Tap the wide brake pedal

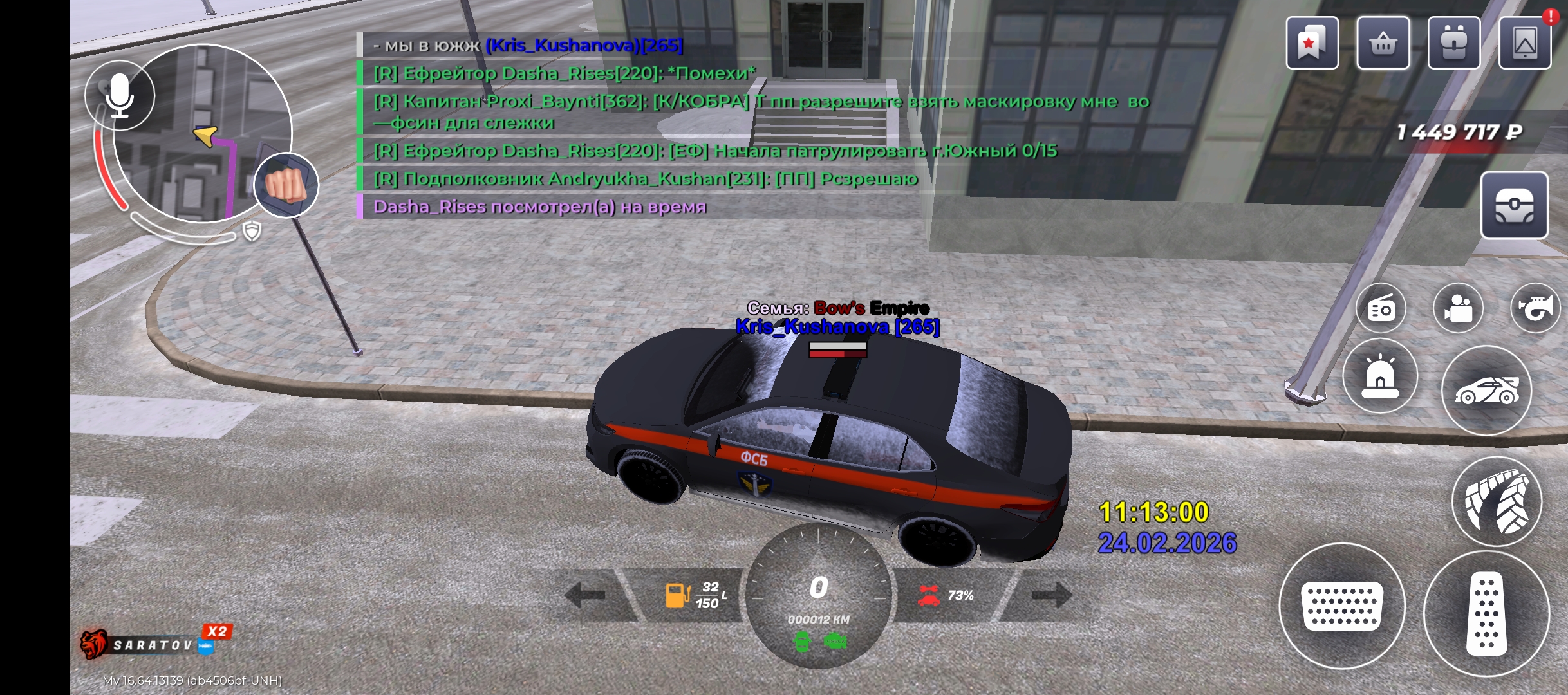[x=1341, y=606]
